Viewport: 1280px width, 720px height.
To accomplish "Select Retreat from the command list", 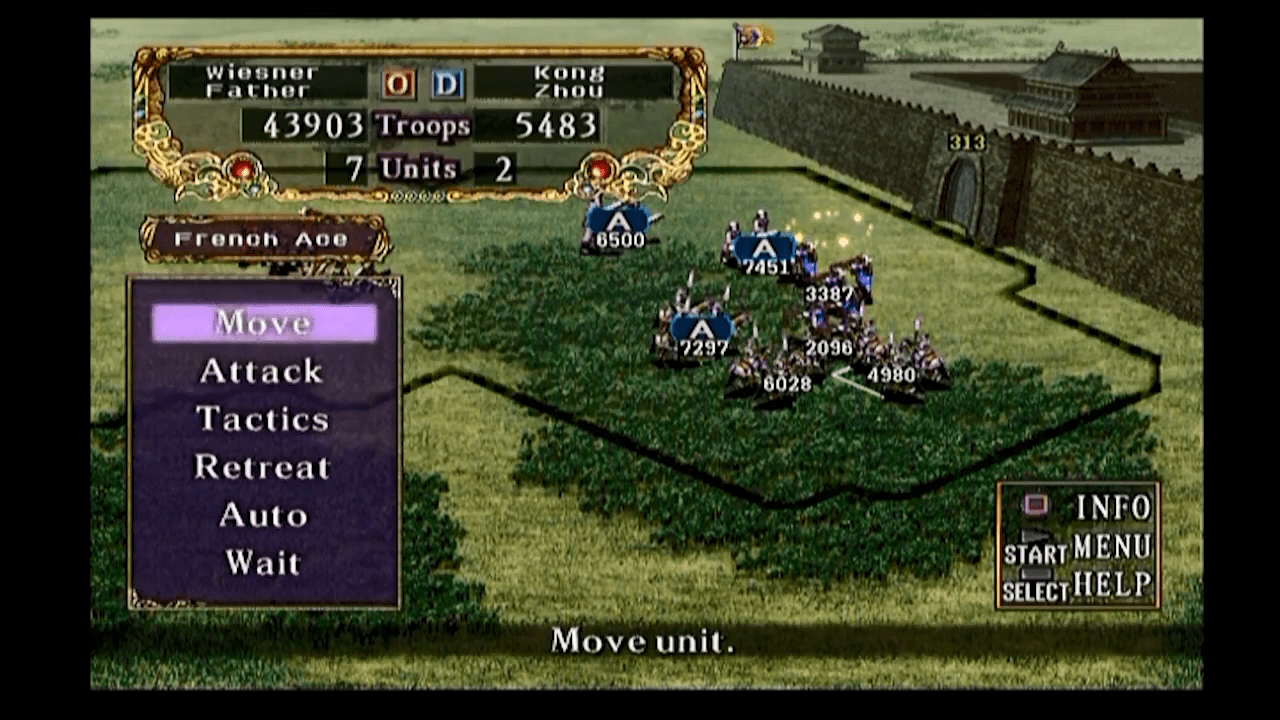I will [262, 467].
